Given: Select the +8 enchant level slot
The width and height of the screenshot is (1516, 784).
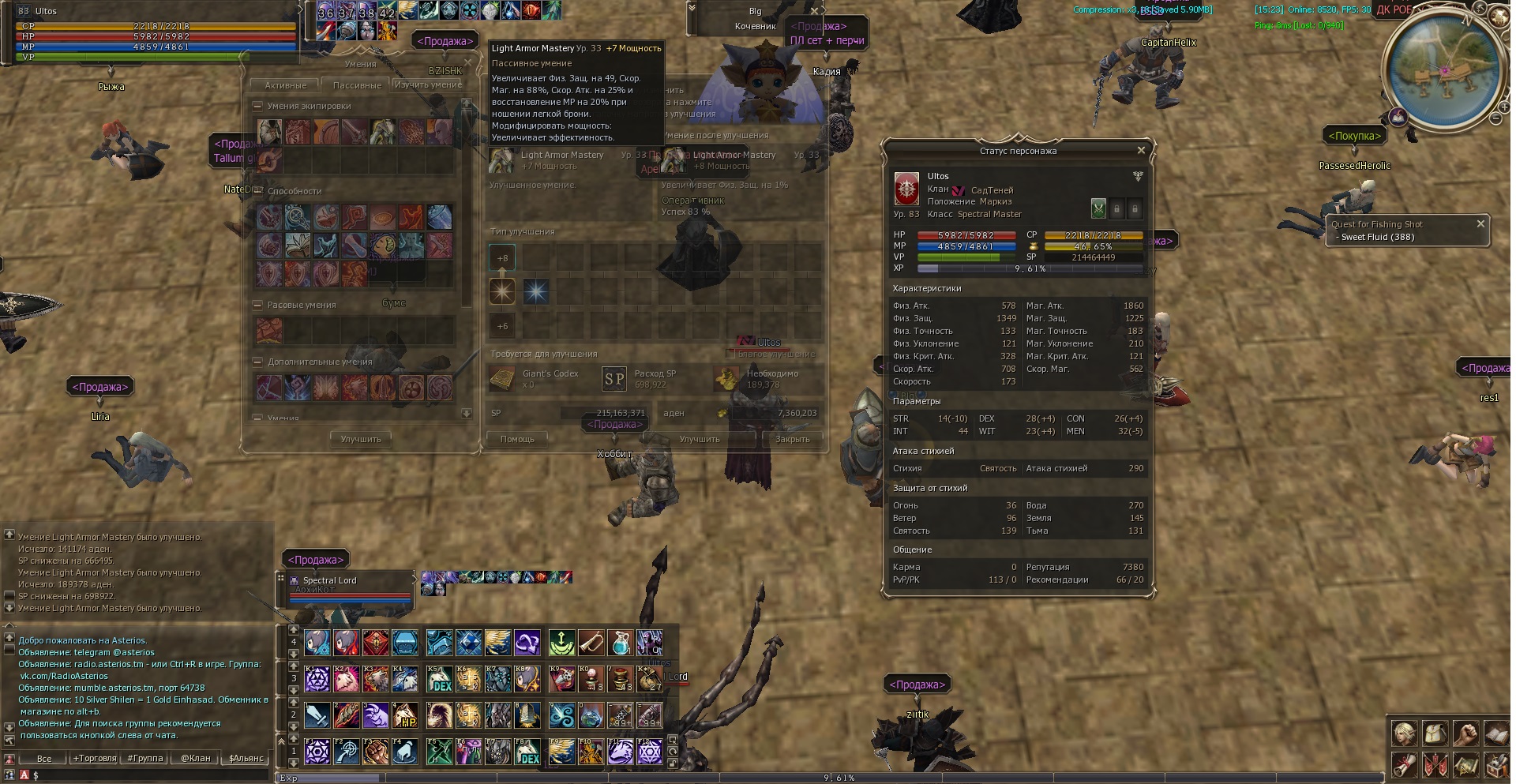Looking at the screenshot, I should click(x=502, y=258).
